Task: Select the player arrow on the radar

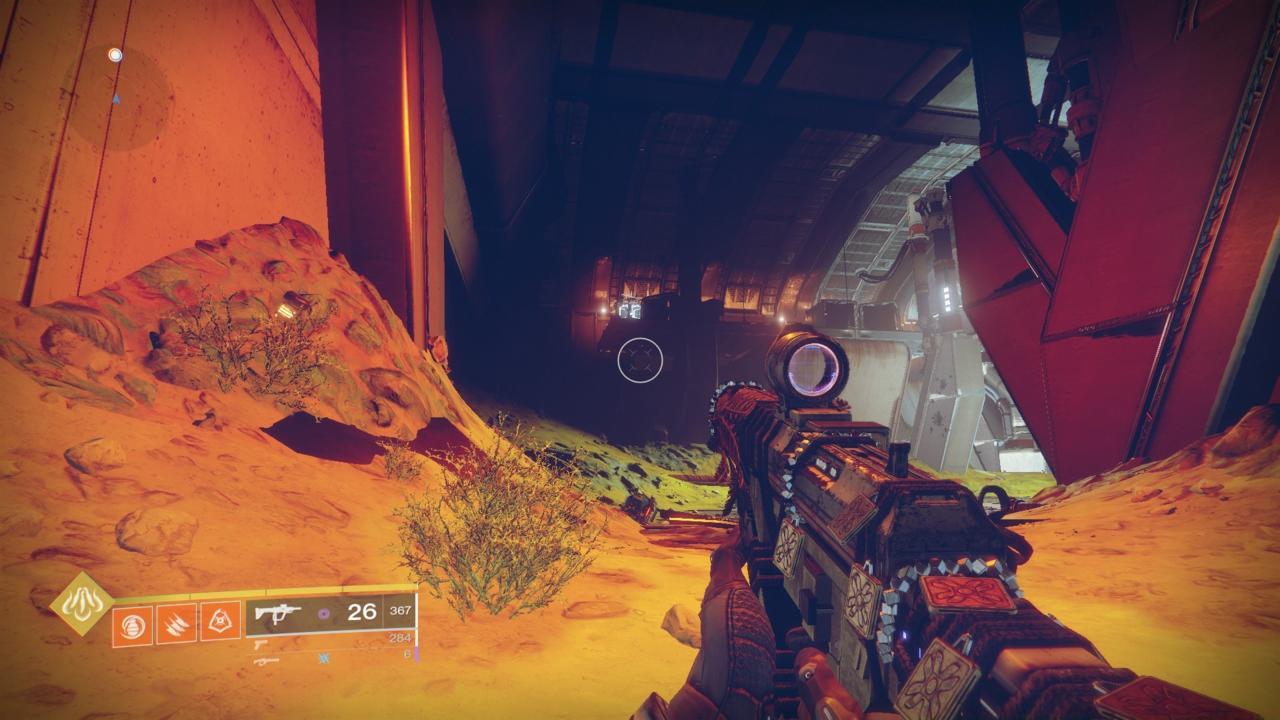Action: point(116,98)
